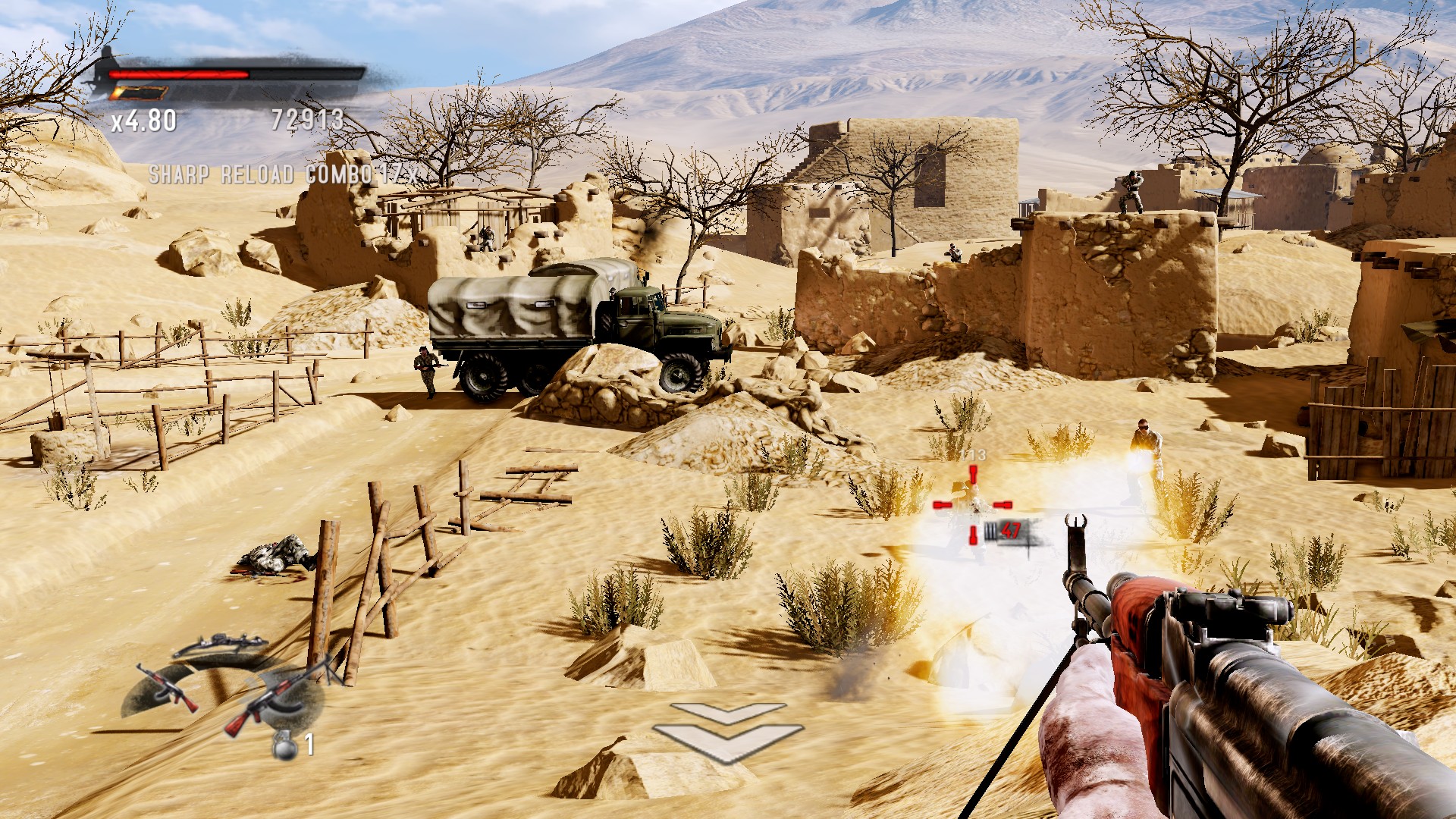Viewport: 1456px width, 819px height.
Task: Click the x4.80 score multiplier
Action: (144, 119)
